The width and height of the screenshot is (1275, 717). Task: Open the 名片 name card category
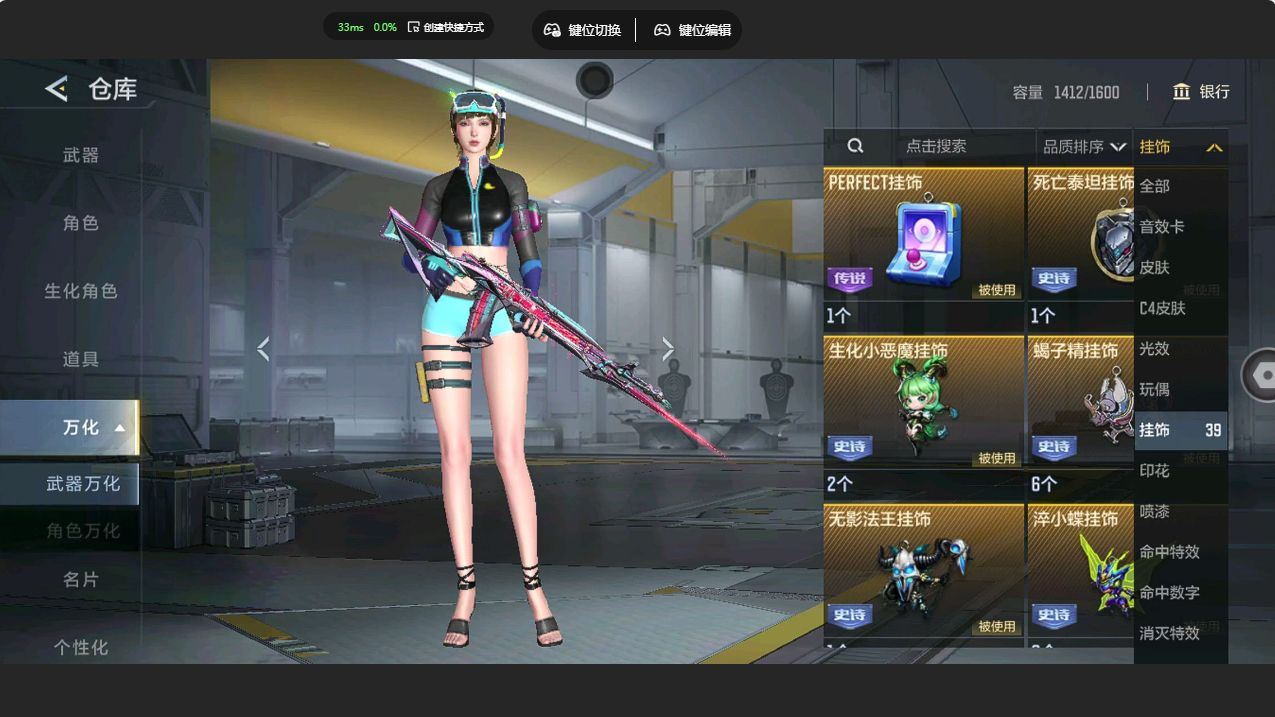(x=81, y=579)
